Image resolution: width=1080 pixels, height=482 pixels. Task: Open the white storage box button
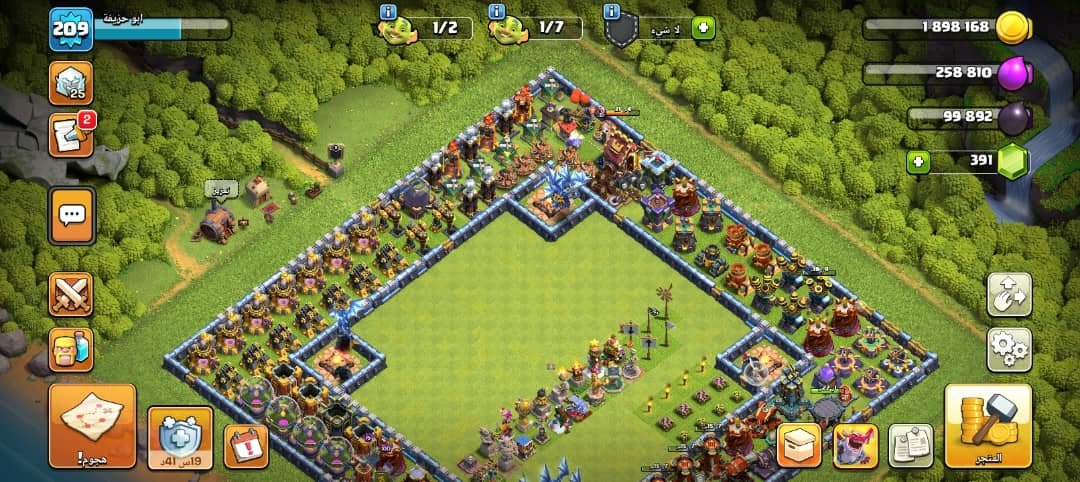point(799,445)
